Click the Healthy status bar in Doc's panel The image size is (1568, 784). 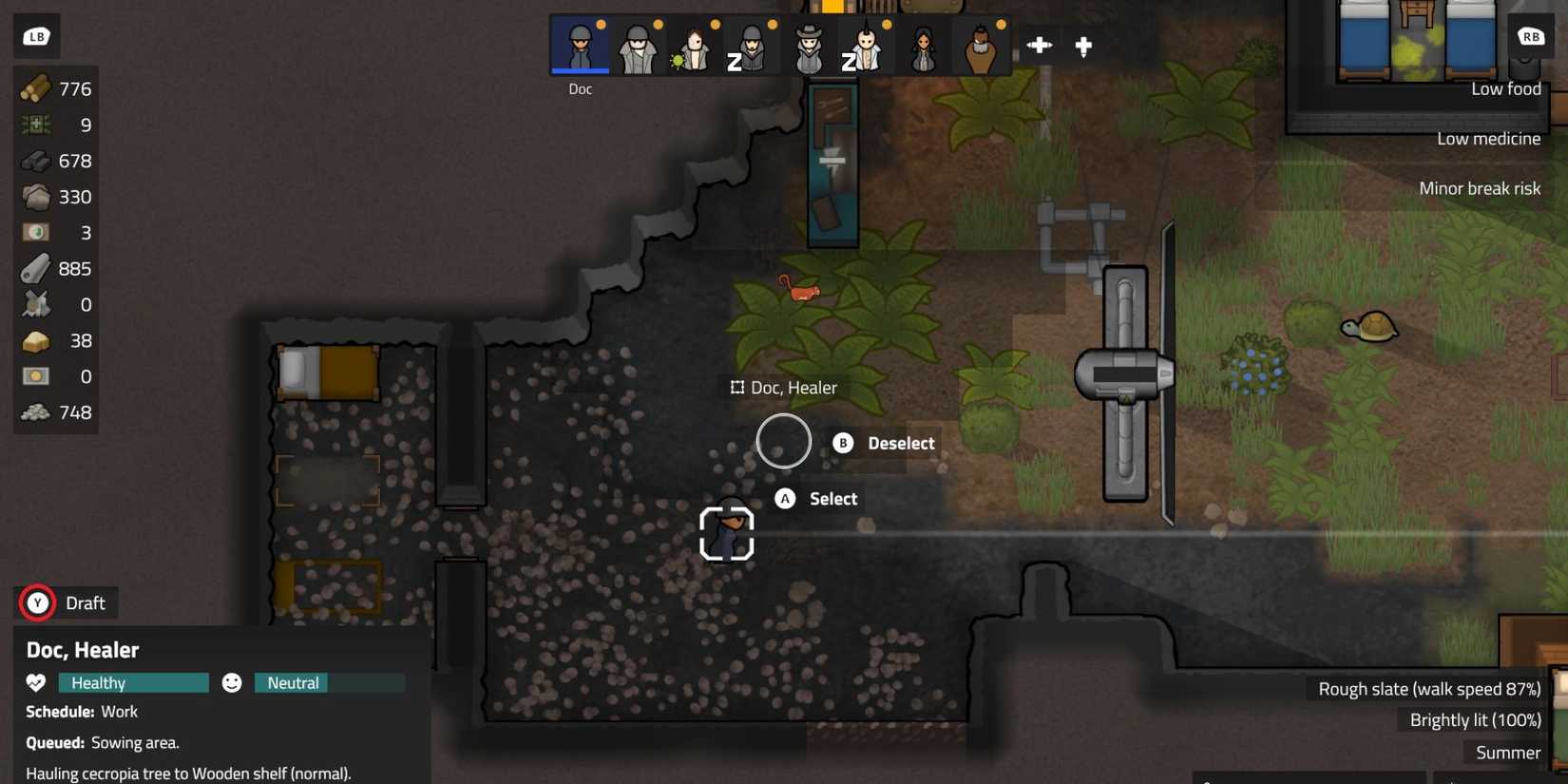pyautogui.click(x=133, y=682)
